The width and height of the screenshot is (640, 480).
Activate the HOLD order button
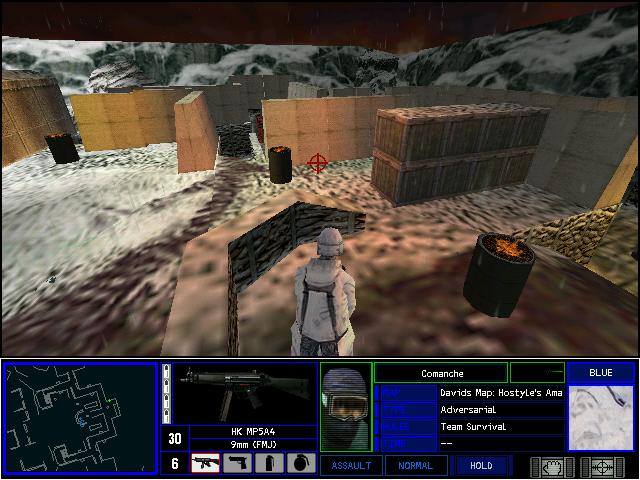tap(480, 465)
